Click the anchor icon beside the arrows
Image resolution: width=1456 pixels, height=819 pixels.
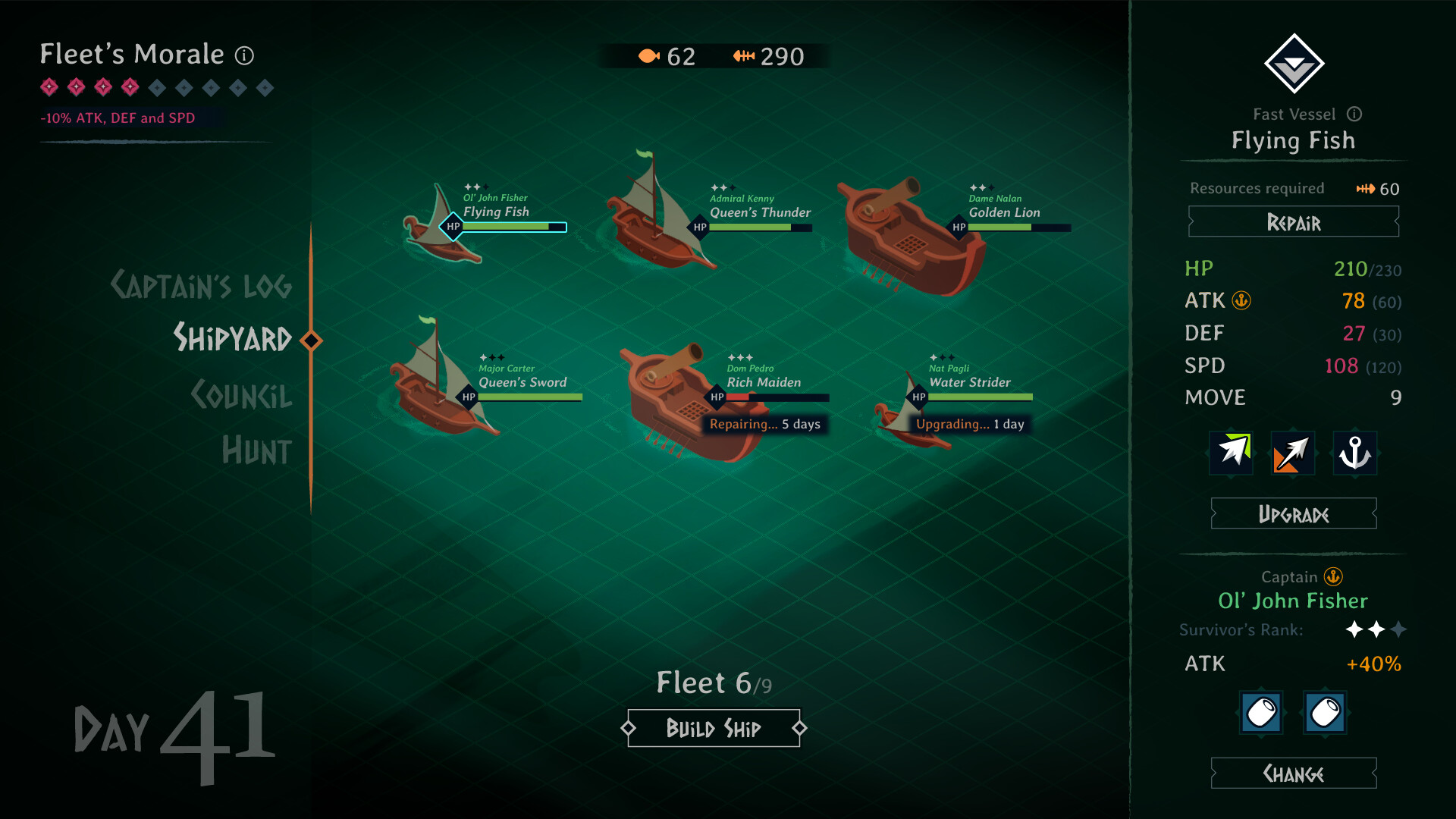click(x=1354, y=453)
